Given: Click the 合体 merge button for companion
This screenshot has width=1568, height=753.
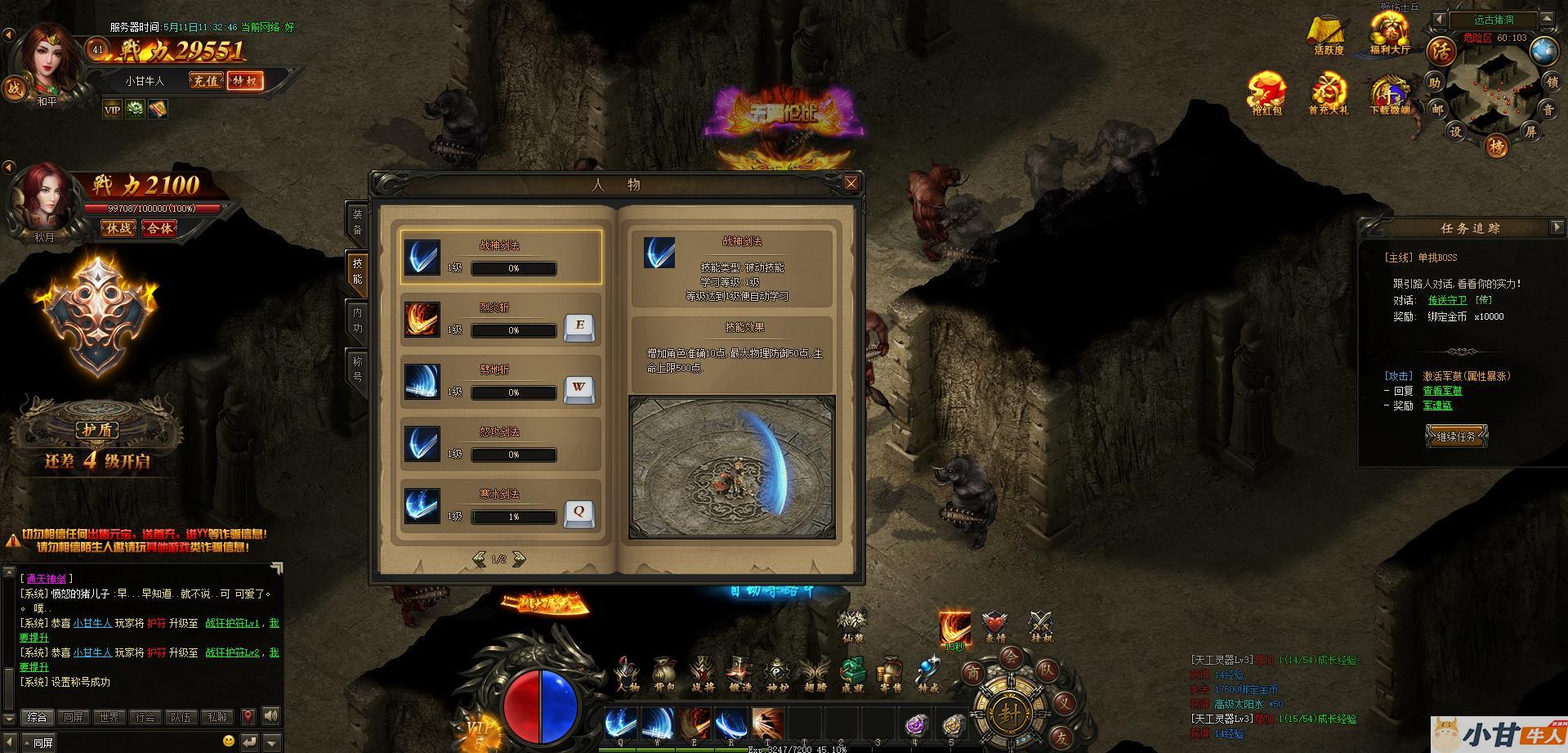Looking at the screenshot, I should coord(159,229).
